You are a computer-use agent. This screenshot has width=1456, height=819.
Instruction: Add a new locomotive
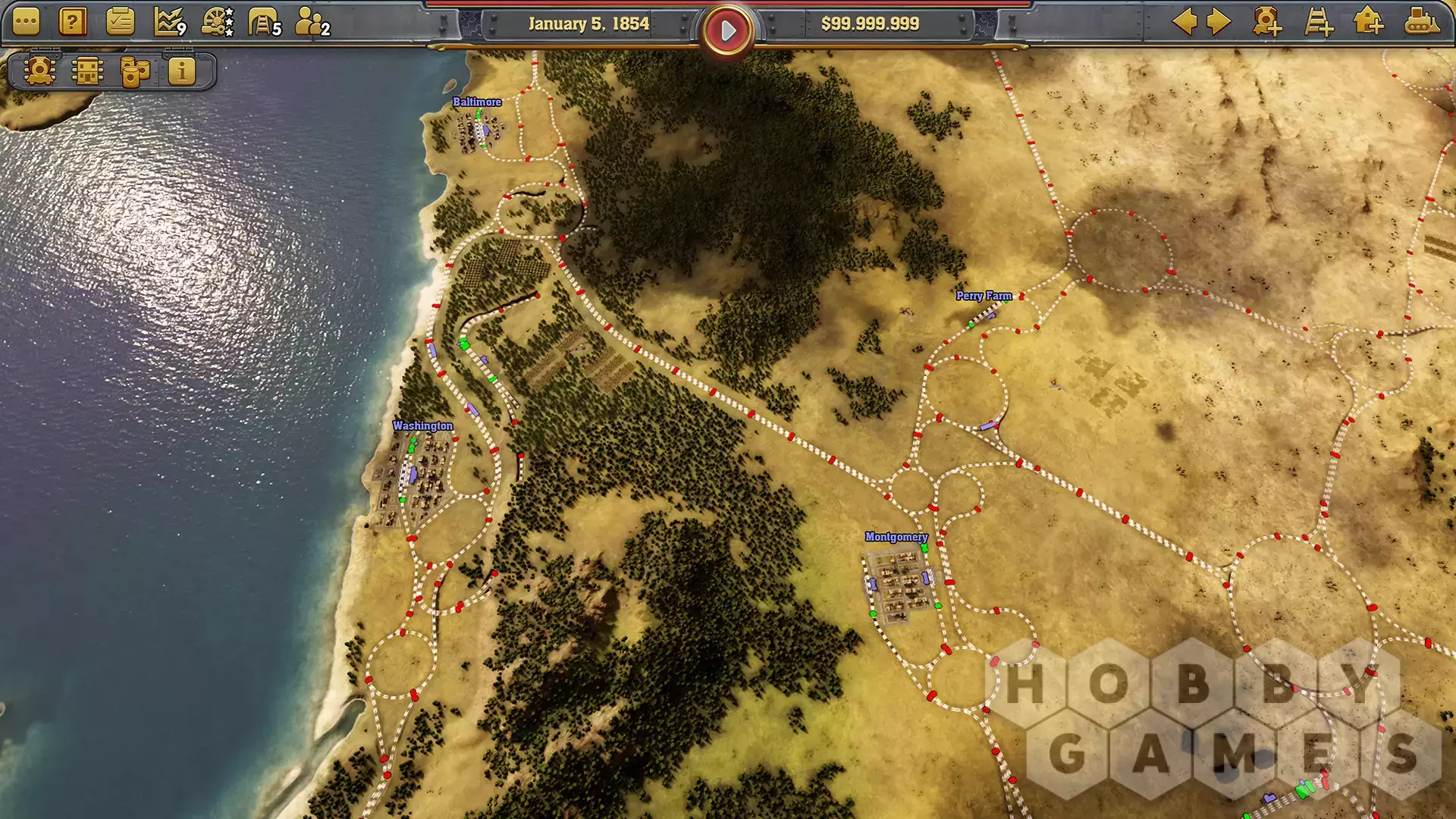coord(1267,22)
